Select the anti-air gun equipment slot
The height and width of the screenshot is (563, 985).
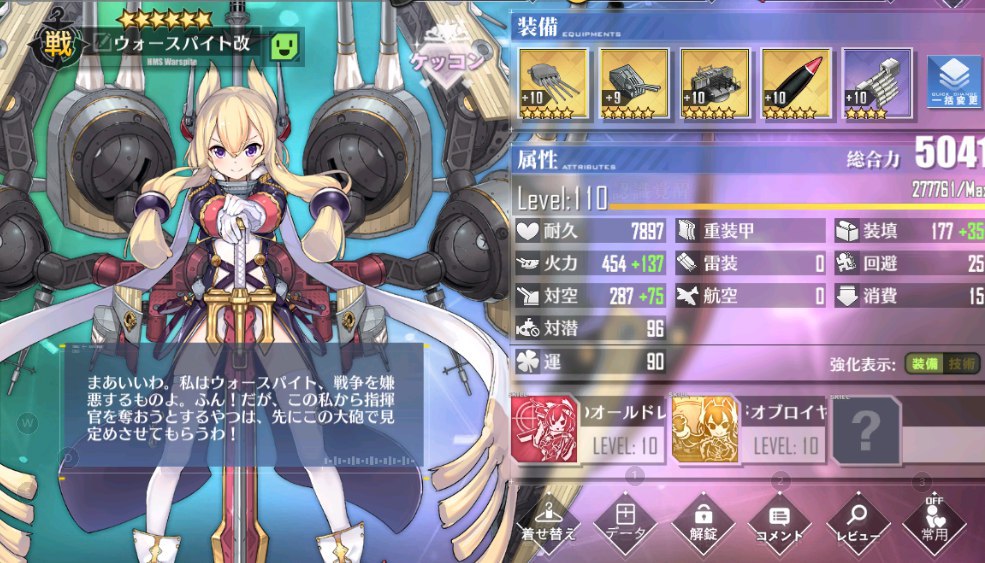(714, 84)
